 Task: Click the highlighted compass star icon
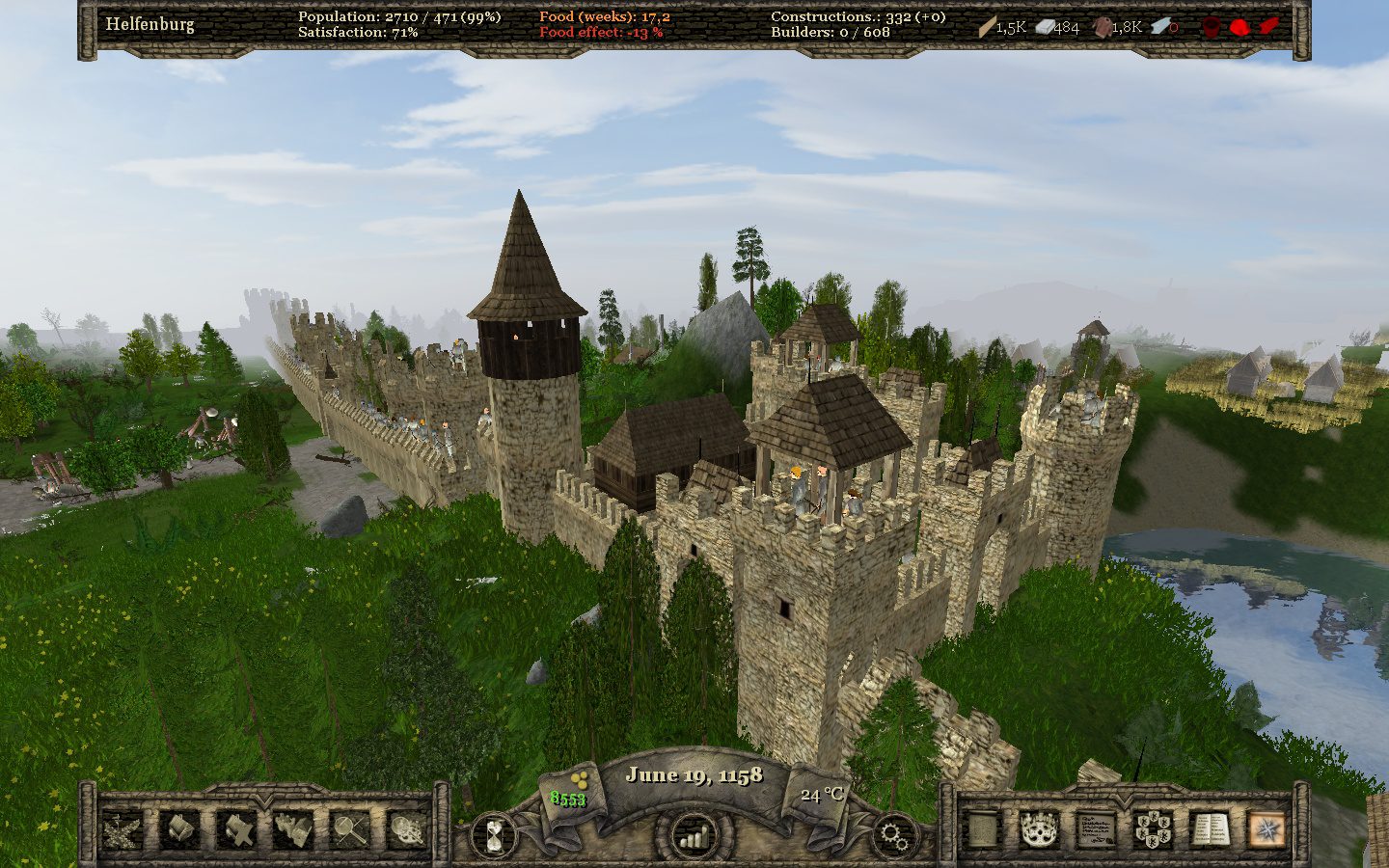(x=1266, y=828)
